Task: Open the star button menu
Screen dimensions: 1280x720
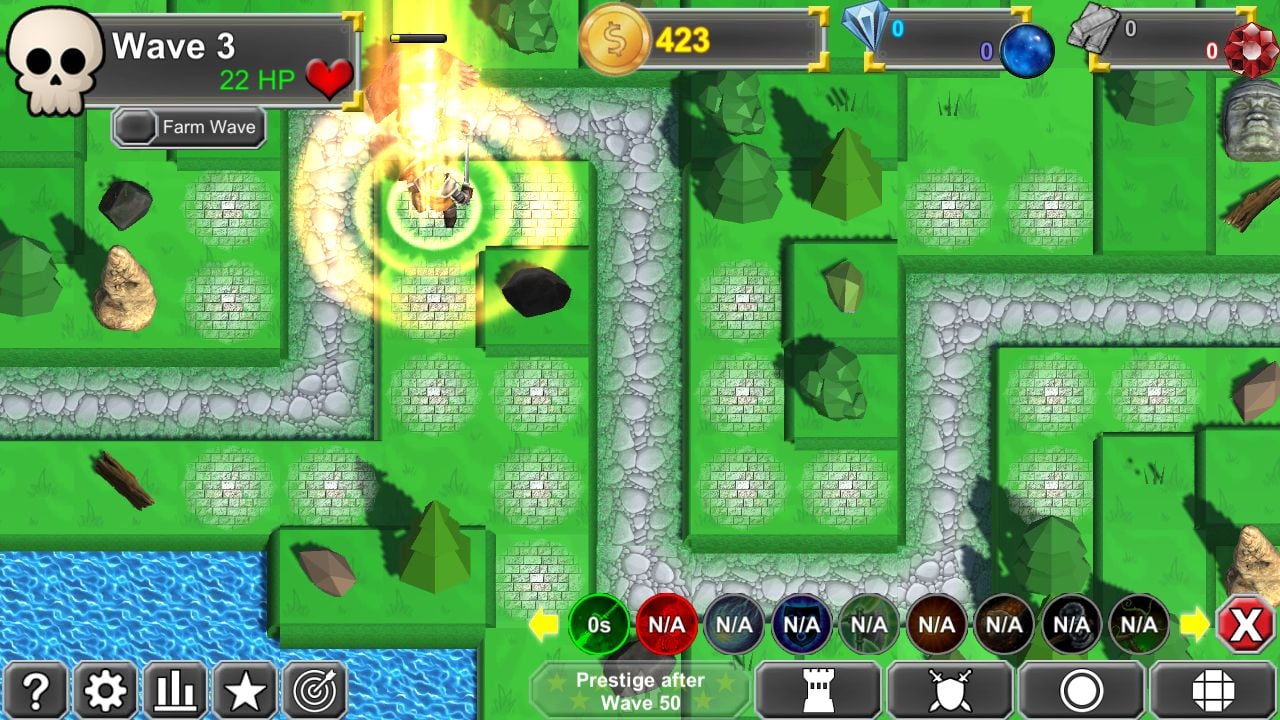Action: [245, 690]
